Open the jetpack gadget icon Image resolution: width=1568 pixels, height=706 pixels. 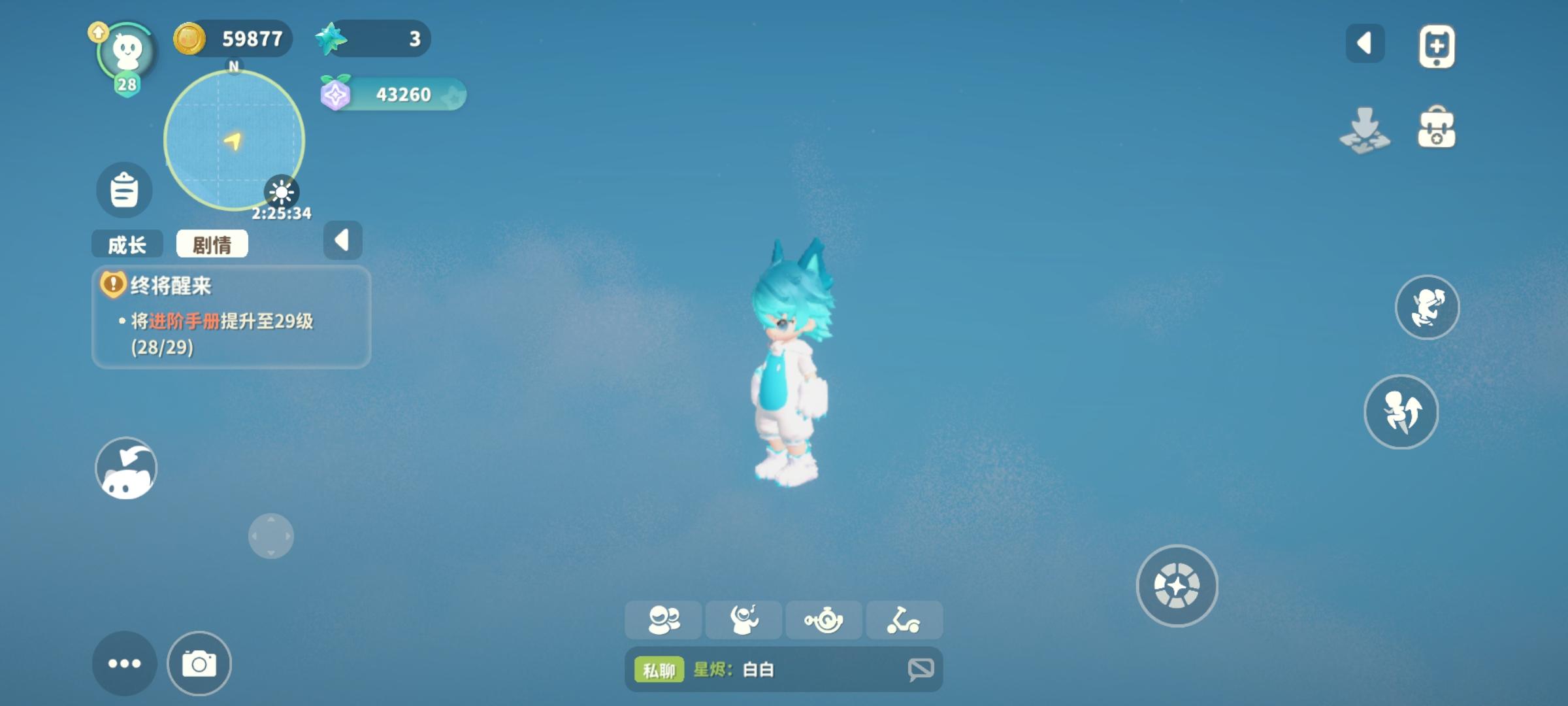click(x=824, y=620)
